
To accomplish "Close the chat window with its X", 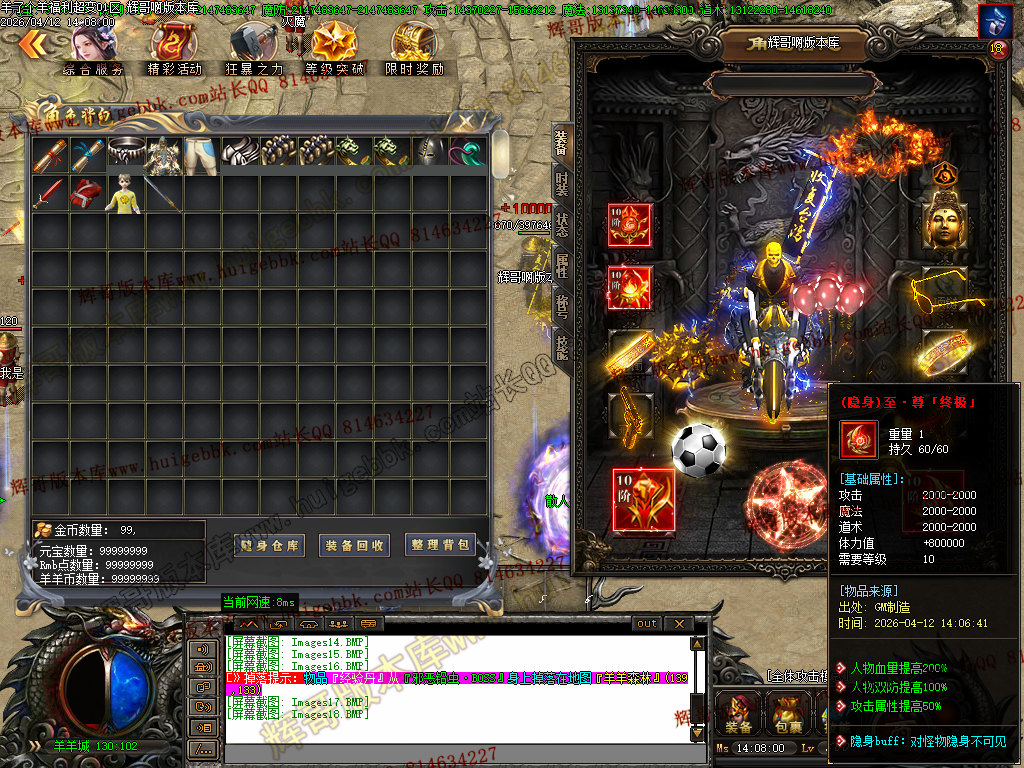I will (679, 624).
